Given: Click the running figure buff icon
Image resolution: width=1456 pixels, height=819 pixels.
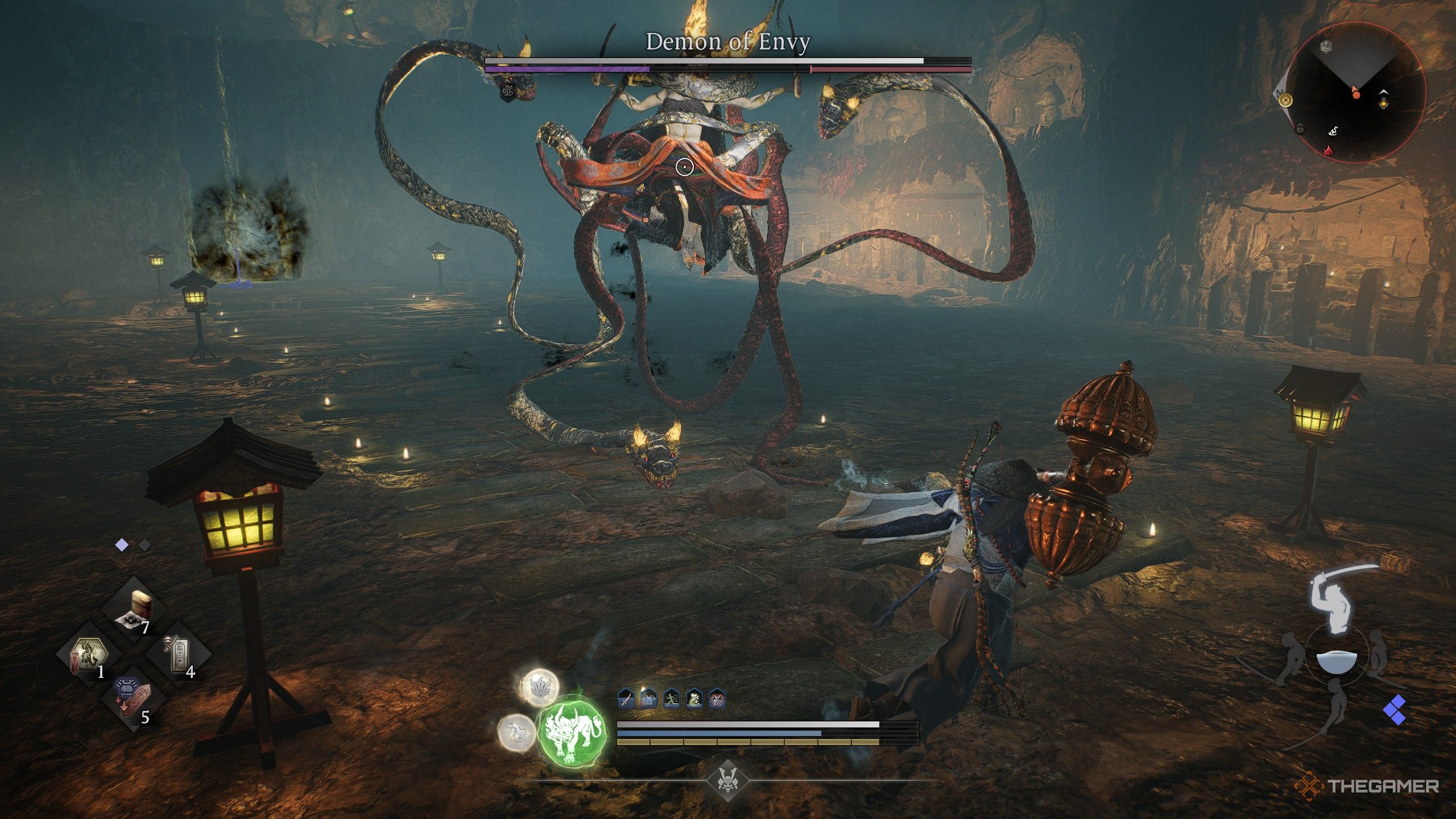Looking at the screenshot, I should pyautogui.click(x=672, y=698).
